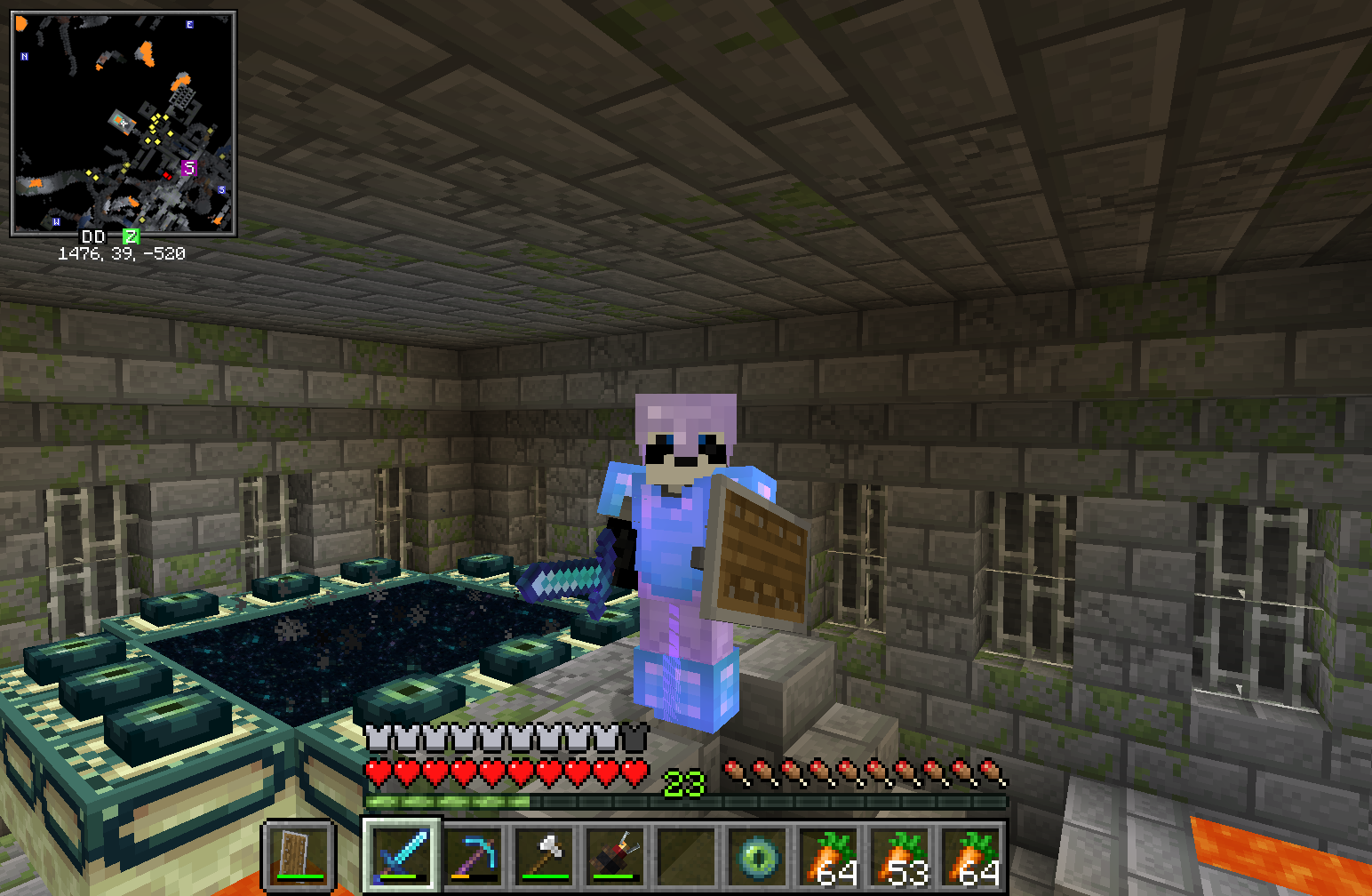
Task: Toggle the green Z indicator below the minimap
Action: (132, 237)
